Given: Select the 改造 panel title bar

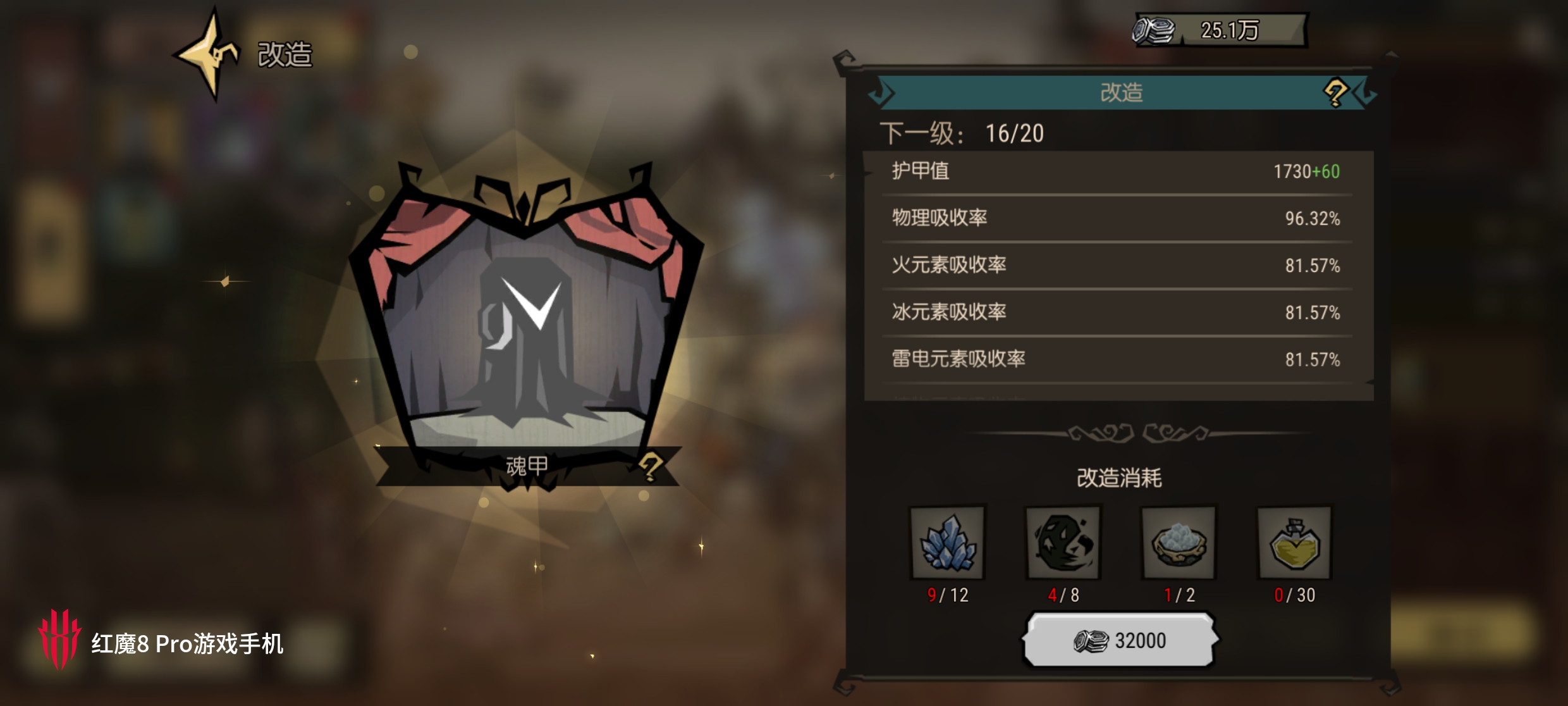Looking at the screenshot, I should (x=1122, y=92).
